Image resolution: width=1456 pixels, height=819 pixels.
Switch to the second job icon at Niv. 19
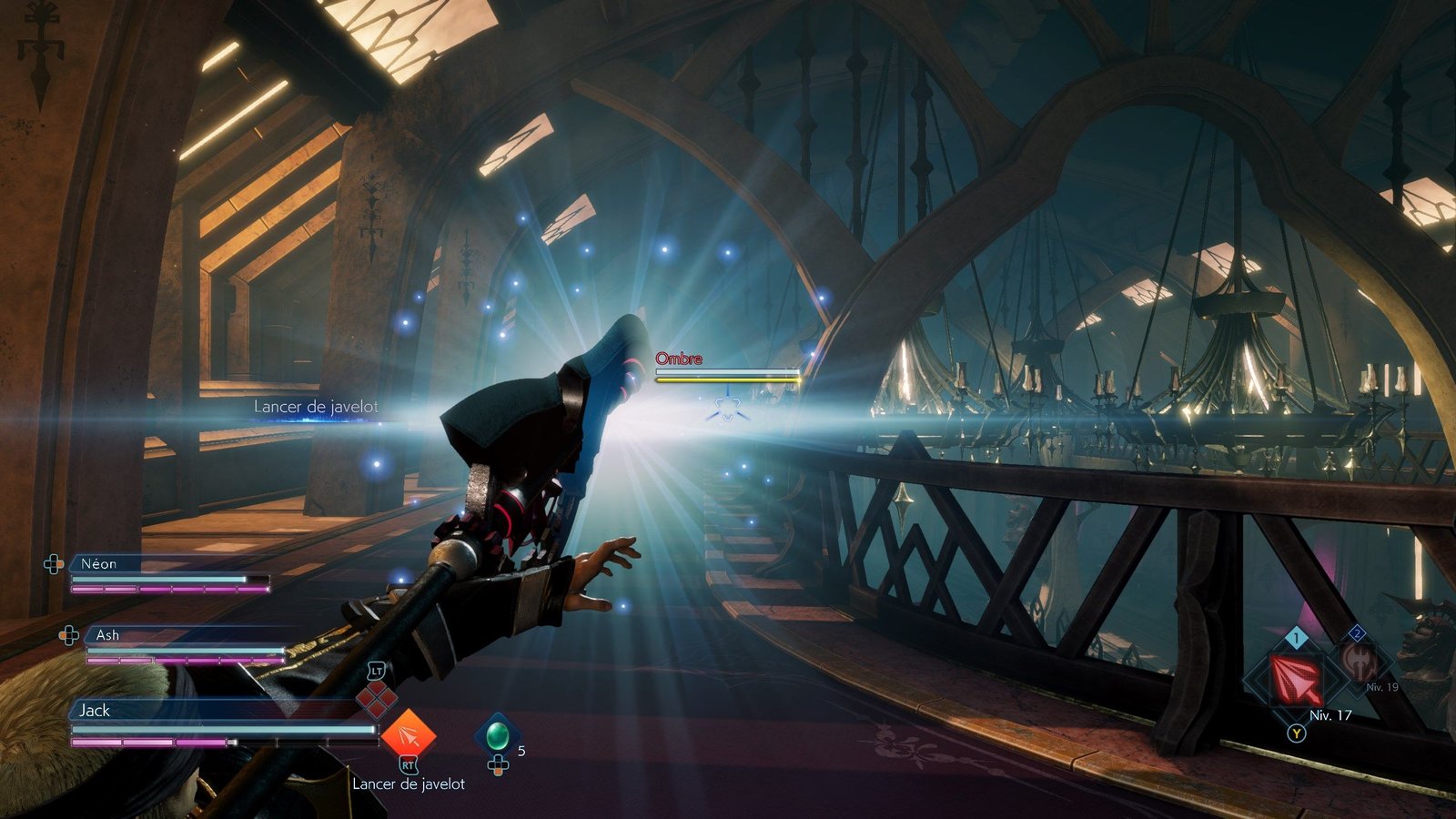pos(1358,662)
